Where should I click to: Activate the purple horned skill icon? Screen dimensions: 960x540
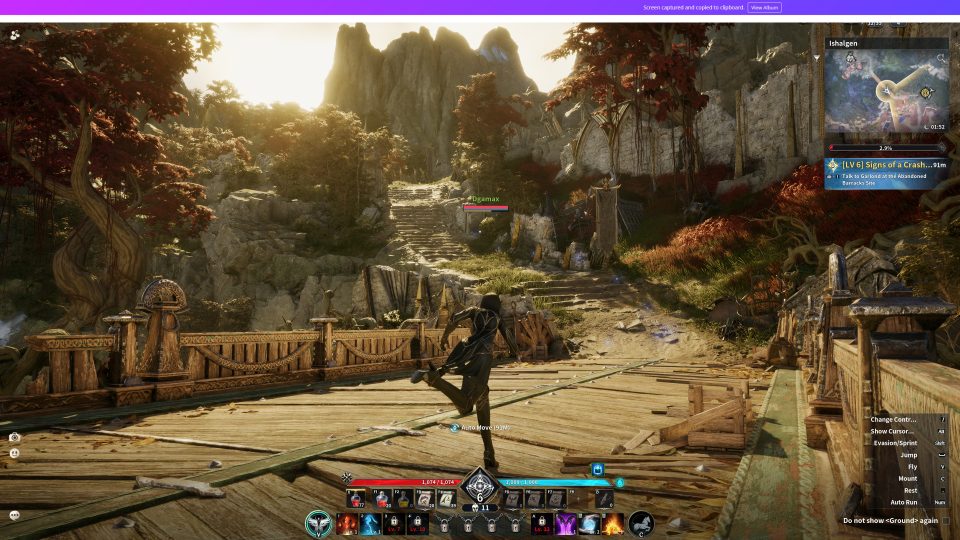566,524
